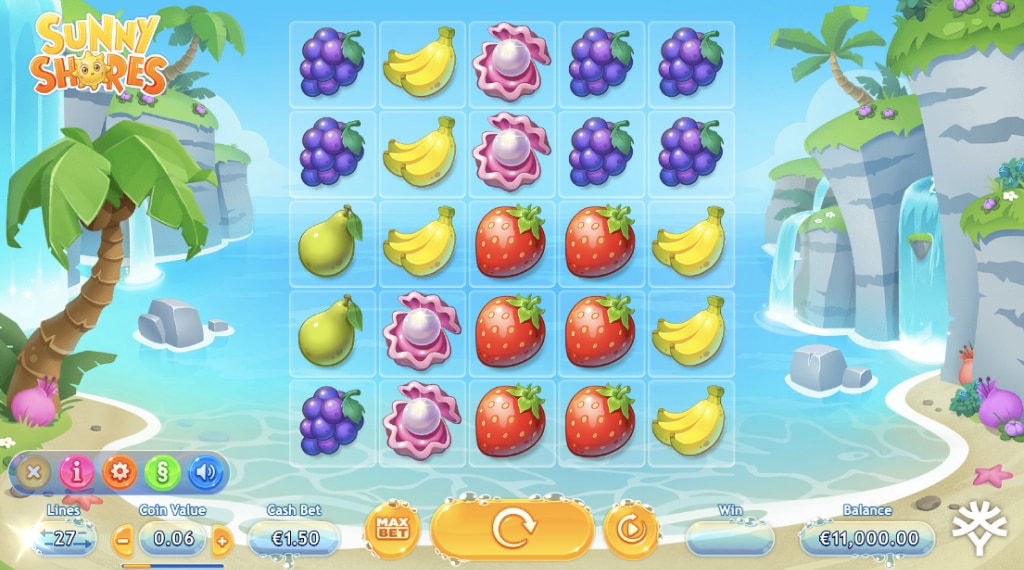Hit the MAX BET button
The width and height of the screenshot is (1024, 570).
pyautogui.click(x=392, y=530)
